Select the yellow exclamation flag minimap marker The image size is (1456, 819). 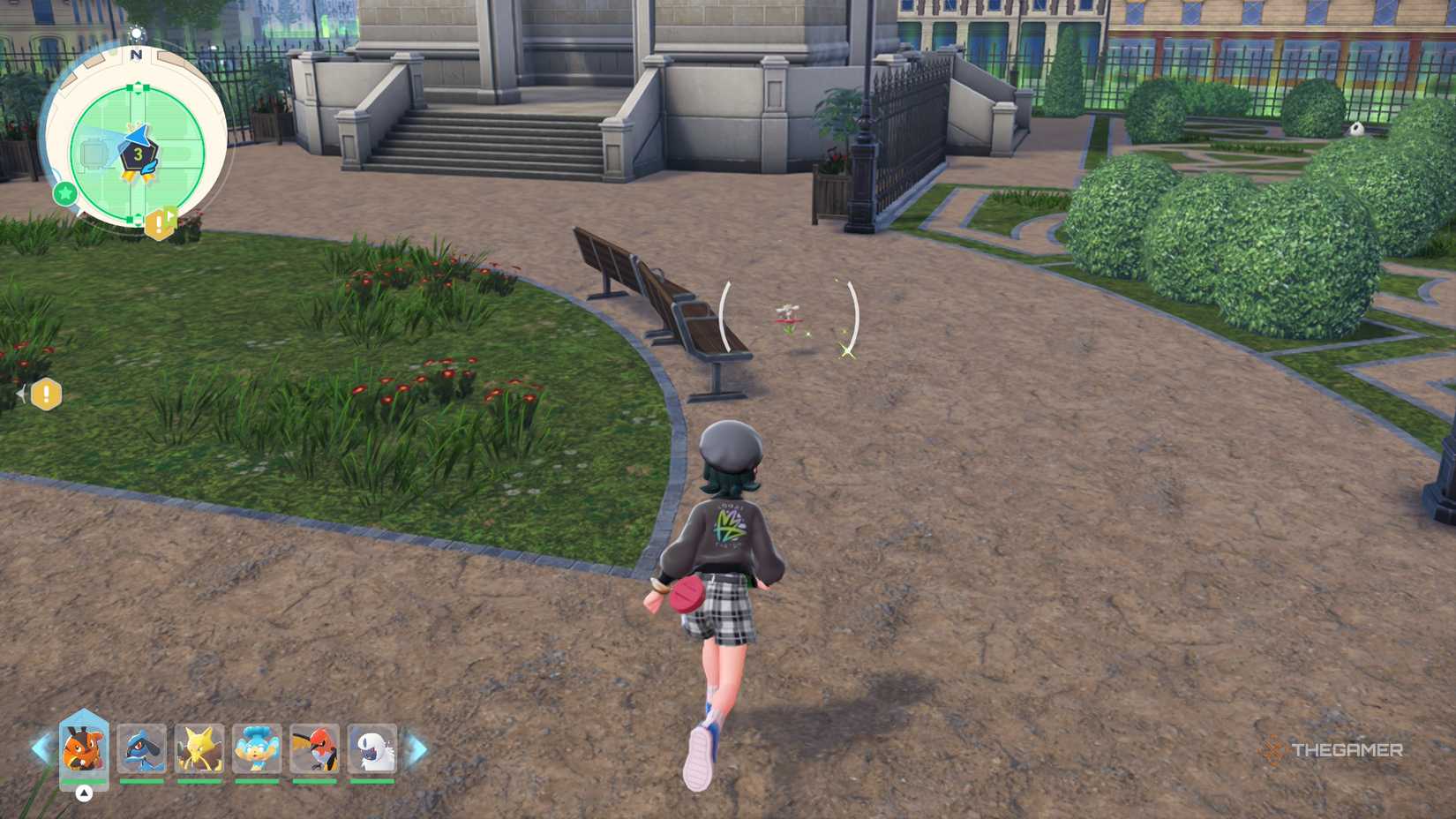[x=161, y=222]
